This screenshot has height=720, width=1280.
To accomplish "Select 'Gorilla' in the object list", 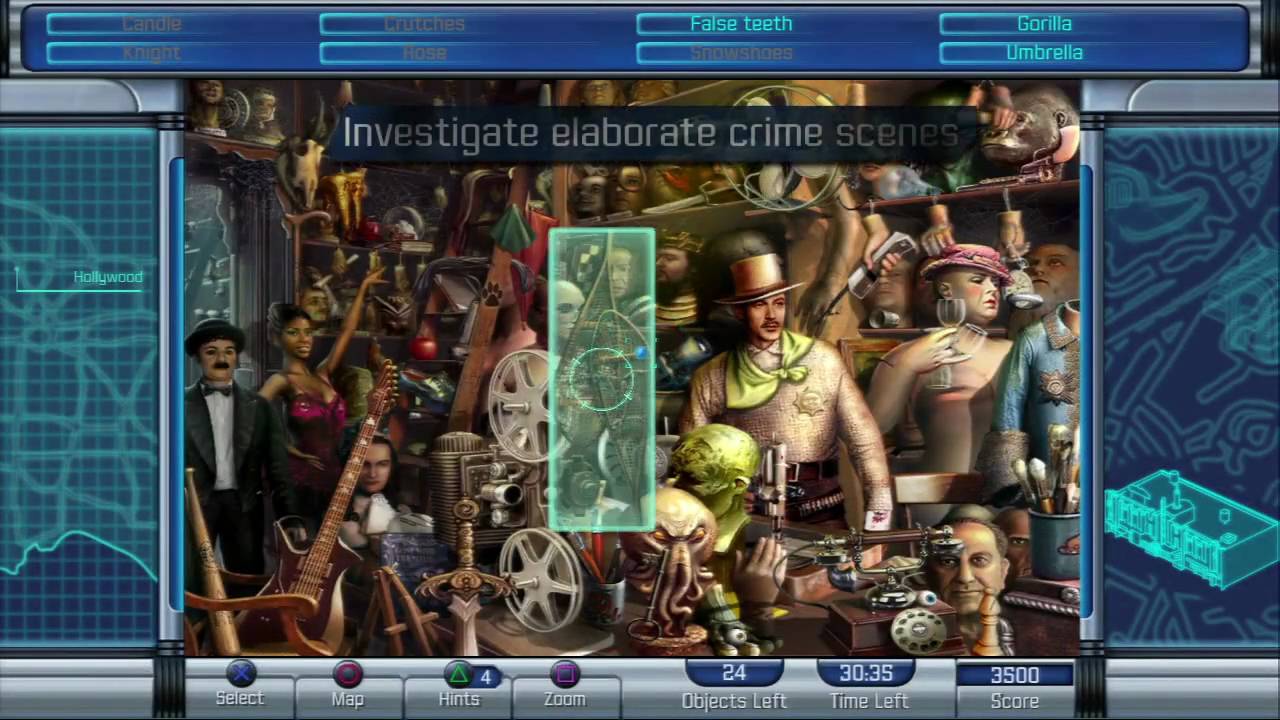I will click(1044, 23).
